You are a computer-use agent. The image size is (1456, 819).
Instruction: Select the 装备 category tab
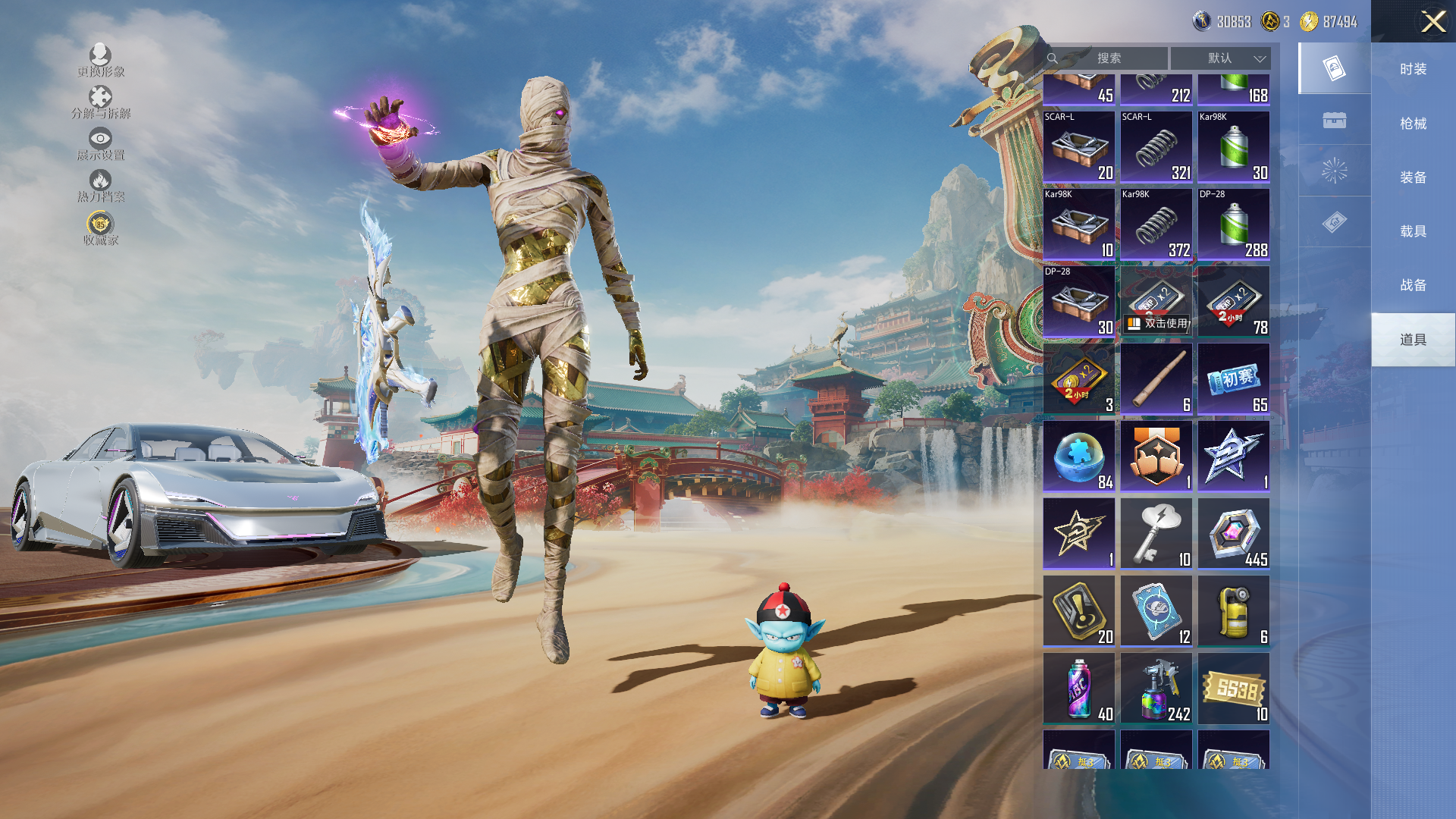click(x=1413, y=177)
